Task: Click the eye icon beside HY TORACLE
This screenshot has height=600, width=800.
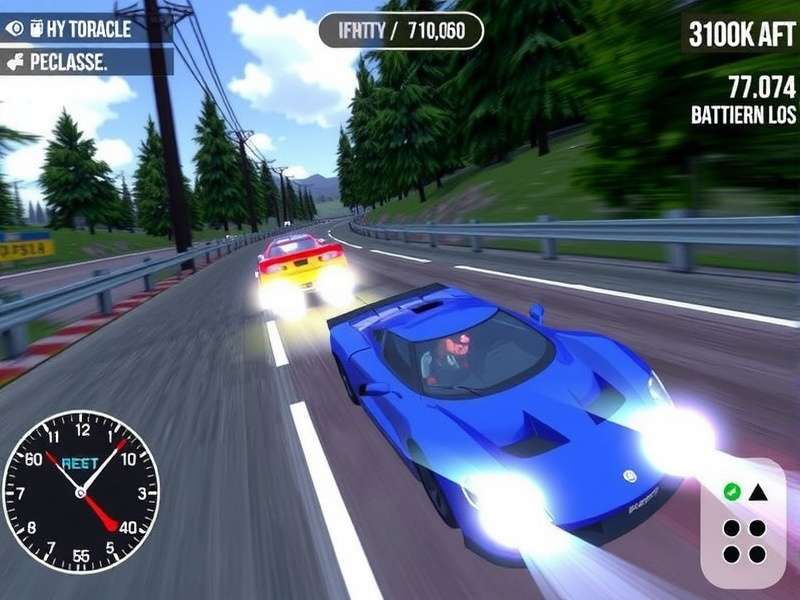Action: [14, 29]
